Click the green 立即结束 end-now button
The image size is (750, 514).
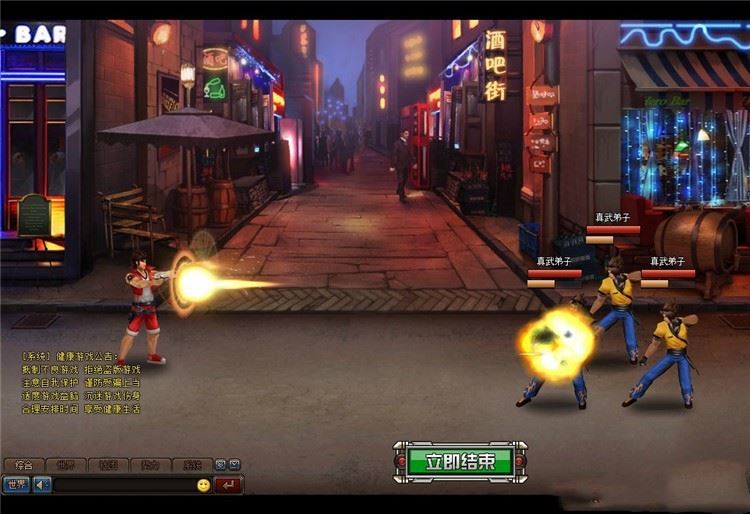pyautogui.click(x=459, y=461)
